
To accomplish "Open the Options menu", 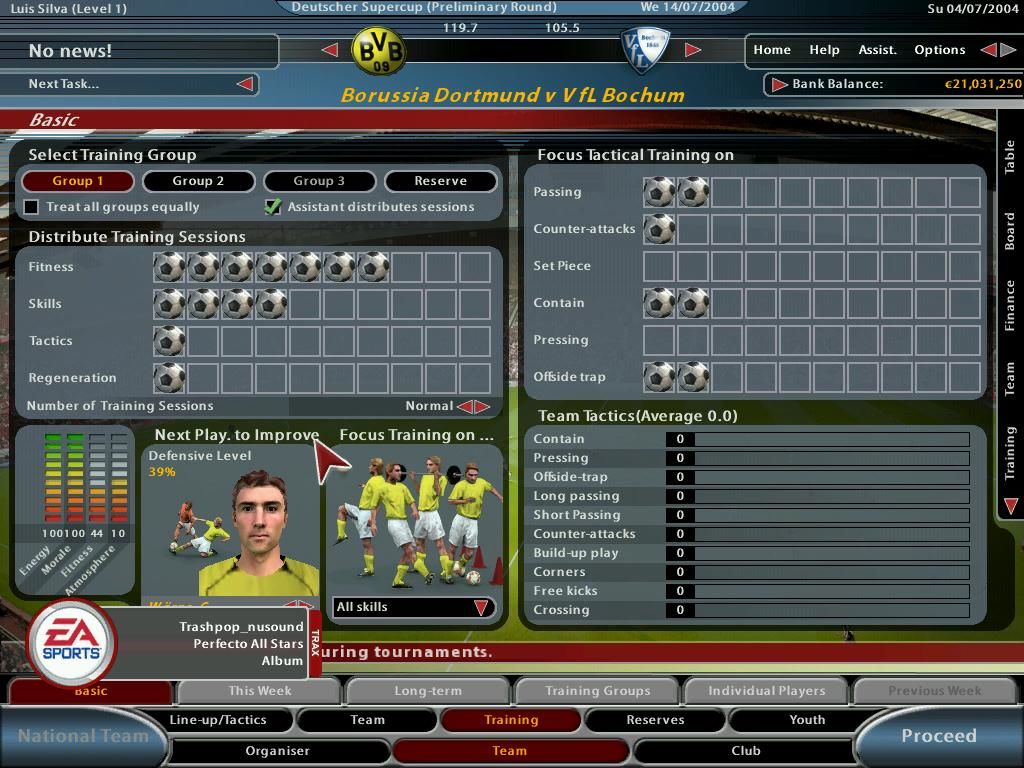I will tap(939, 50).
